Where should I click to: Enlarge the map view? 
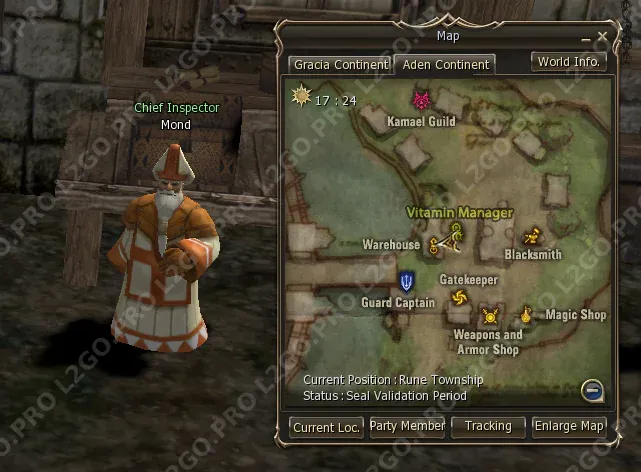point(569,427)
